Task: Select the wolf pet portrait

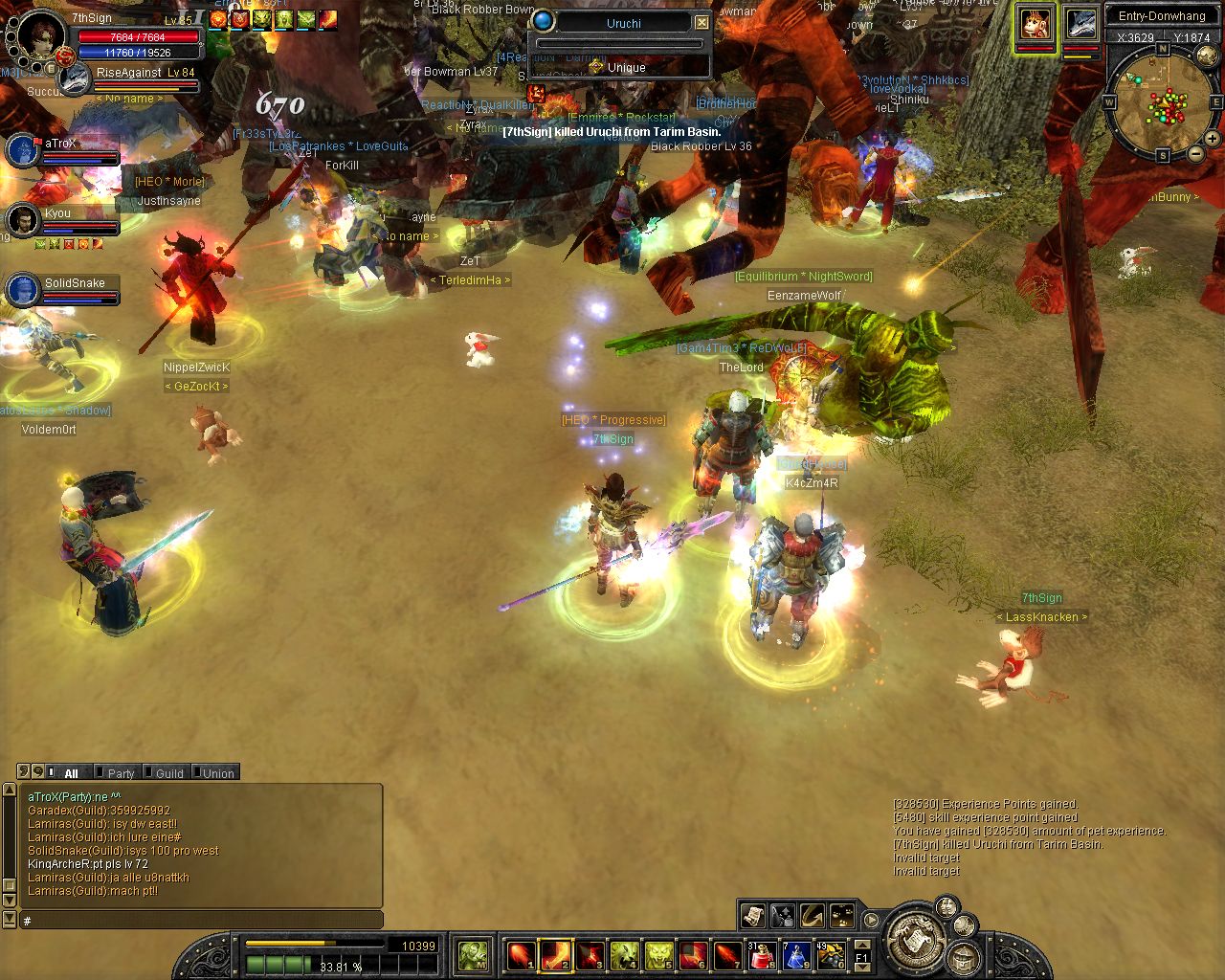Action: (1080, 23)
